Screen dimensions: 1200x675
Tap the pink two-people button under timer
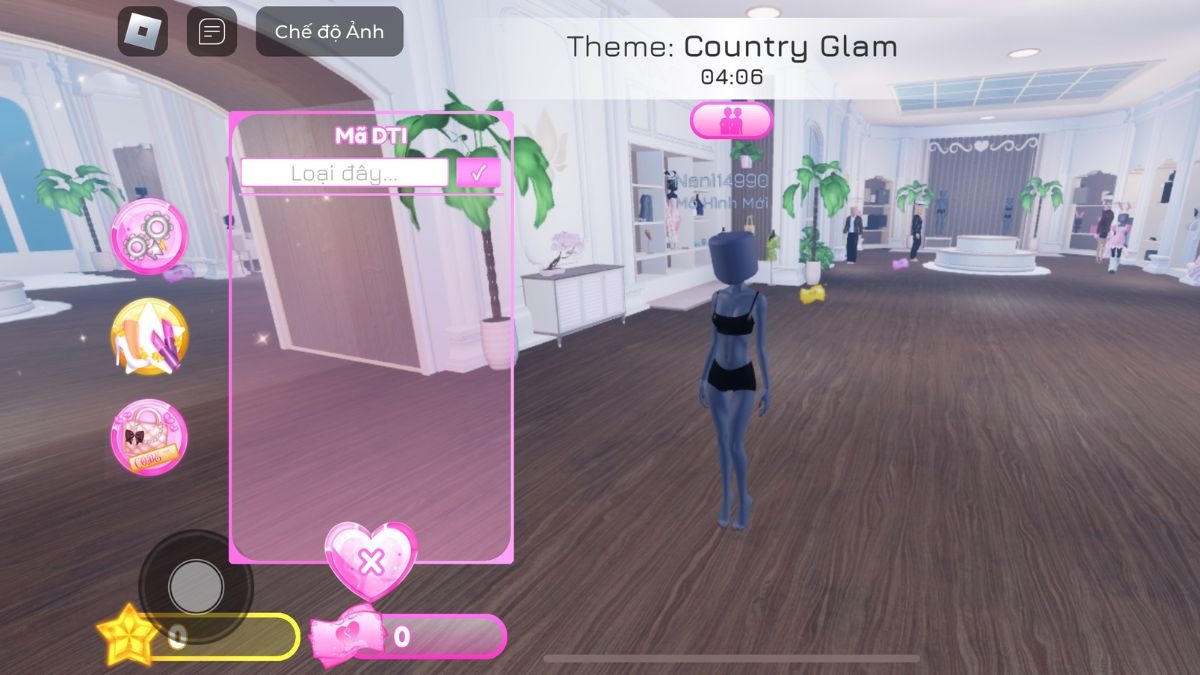[731, 121]
